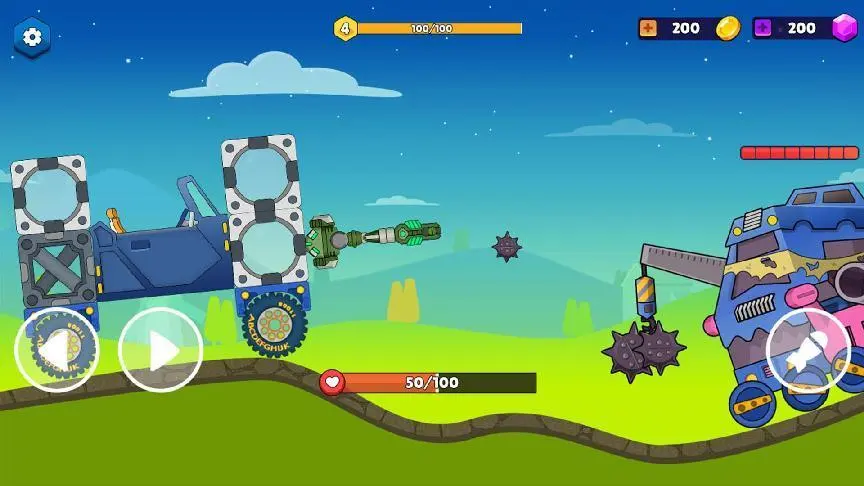Add more gold coins with plus button

[648, 28]
